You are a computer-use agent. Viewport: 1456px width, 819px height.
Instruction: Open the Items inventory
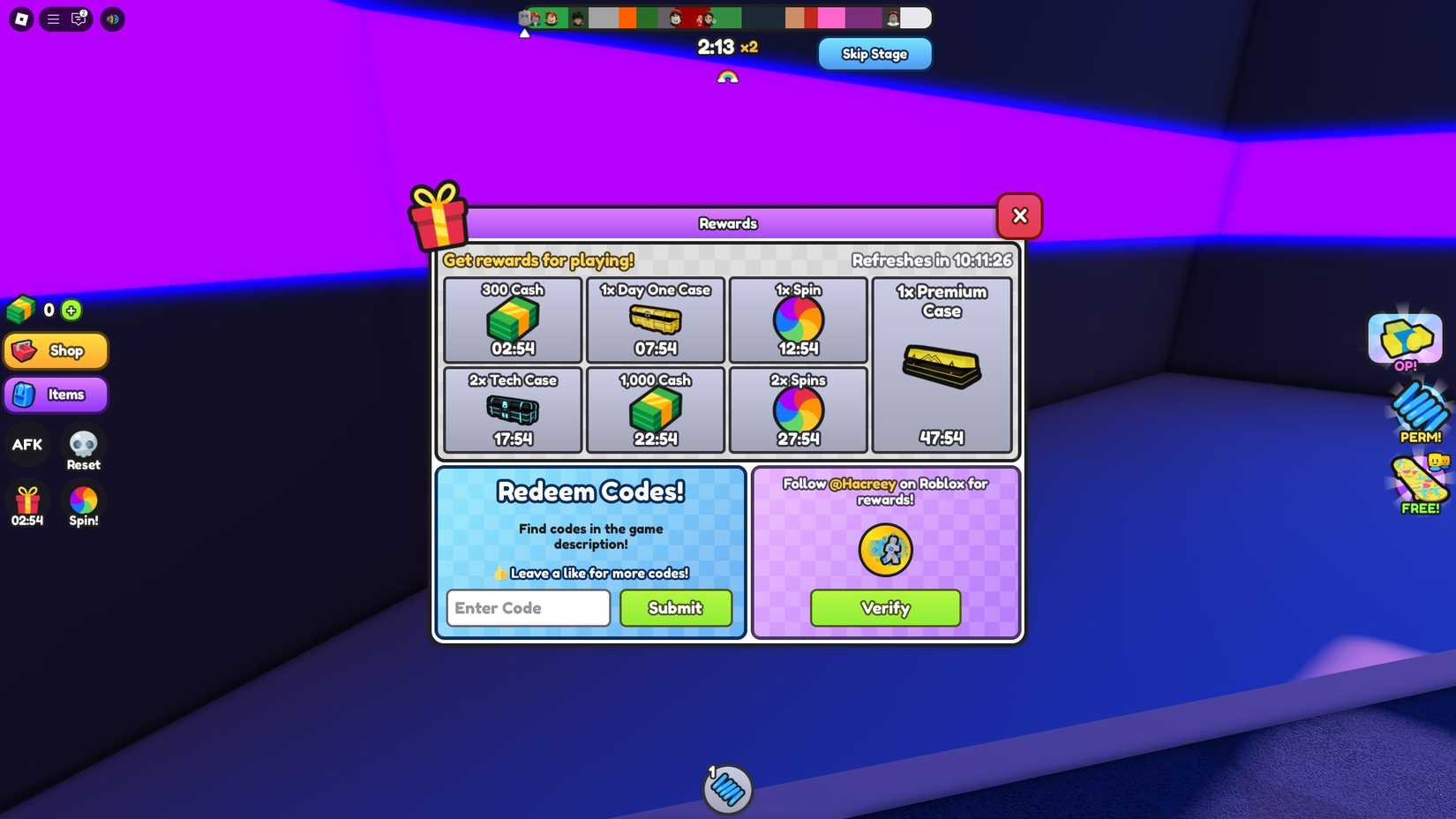click(x=56, y=394)
